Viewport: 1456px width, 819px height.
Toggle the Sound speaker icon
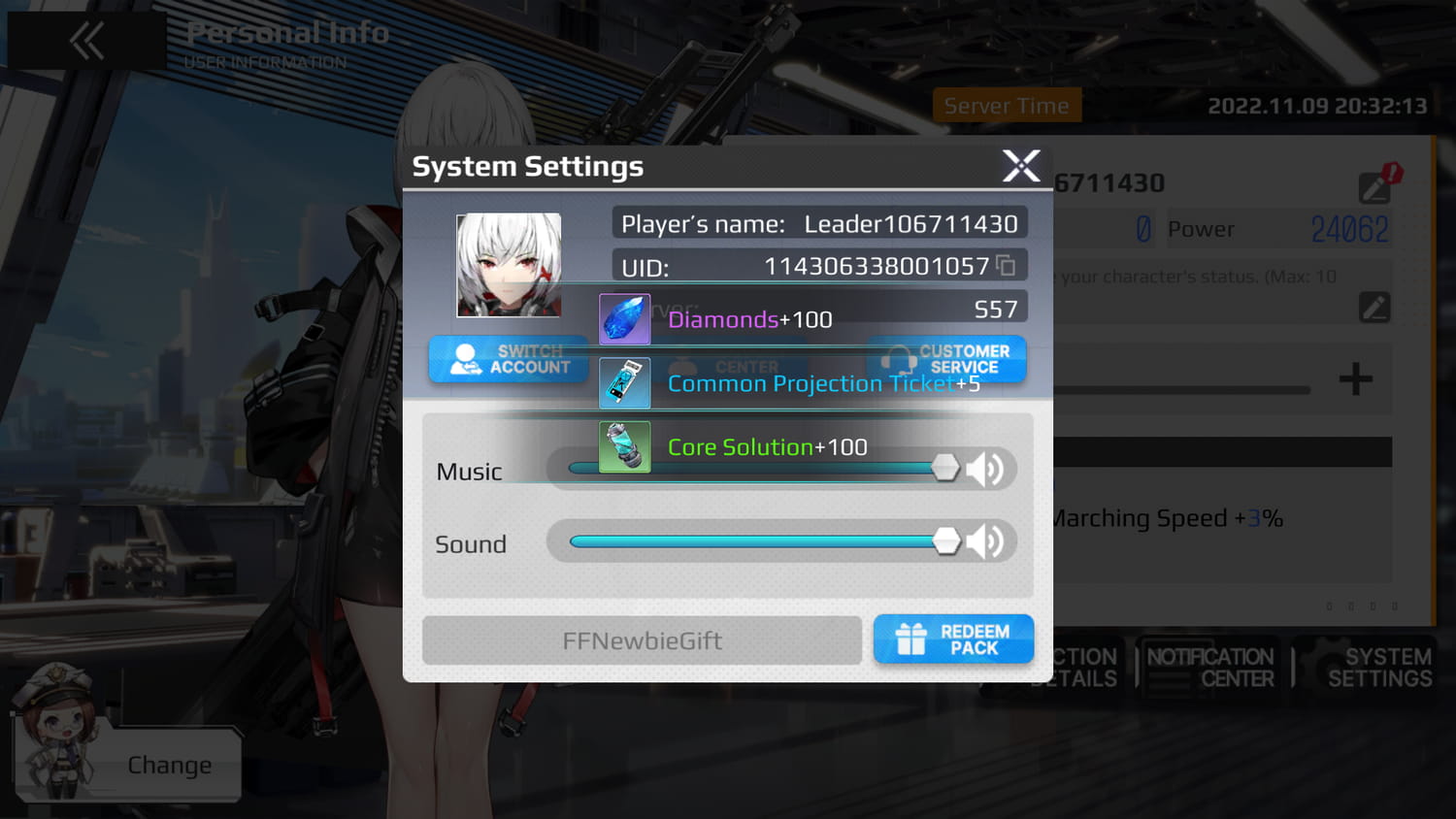(986, 541)
